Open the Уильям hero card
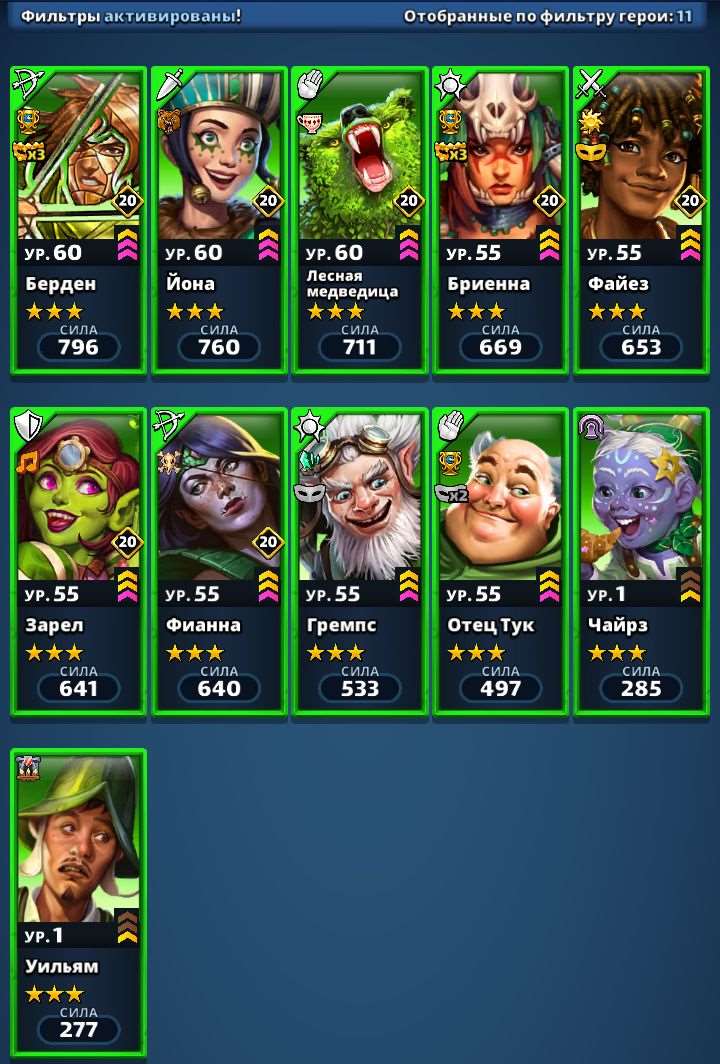Viewport: 720px width, 1064px height. pos(78,902)
